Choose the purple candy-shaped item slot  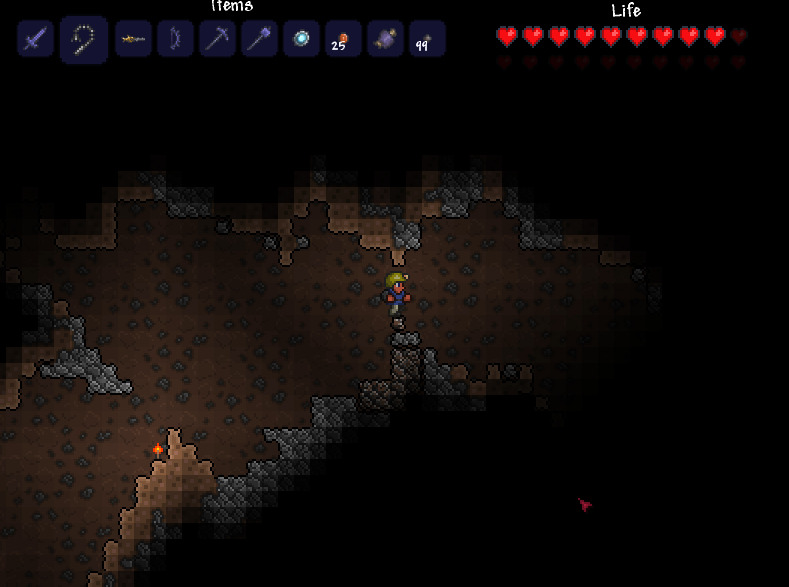coord(385,40)
